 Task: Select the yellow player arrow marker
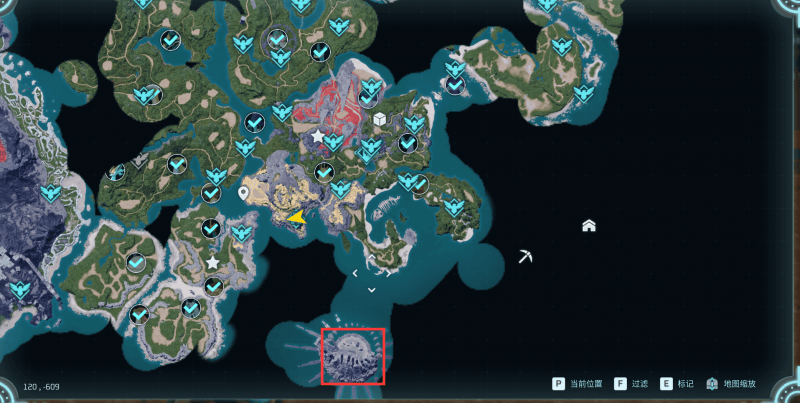[x=297, y=216]
